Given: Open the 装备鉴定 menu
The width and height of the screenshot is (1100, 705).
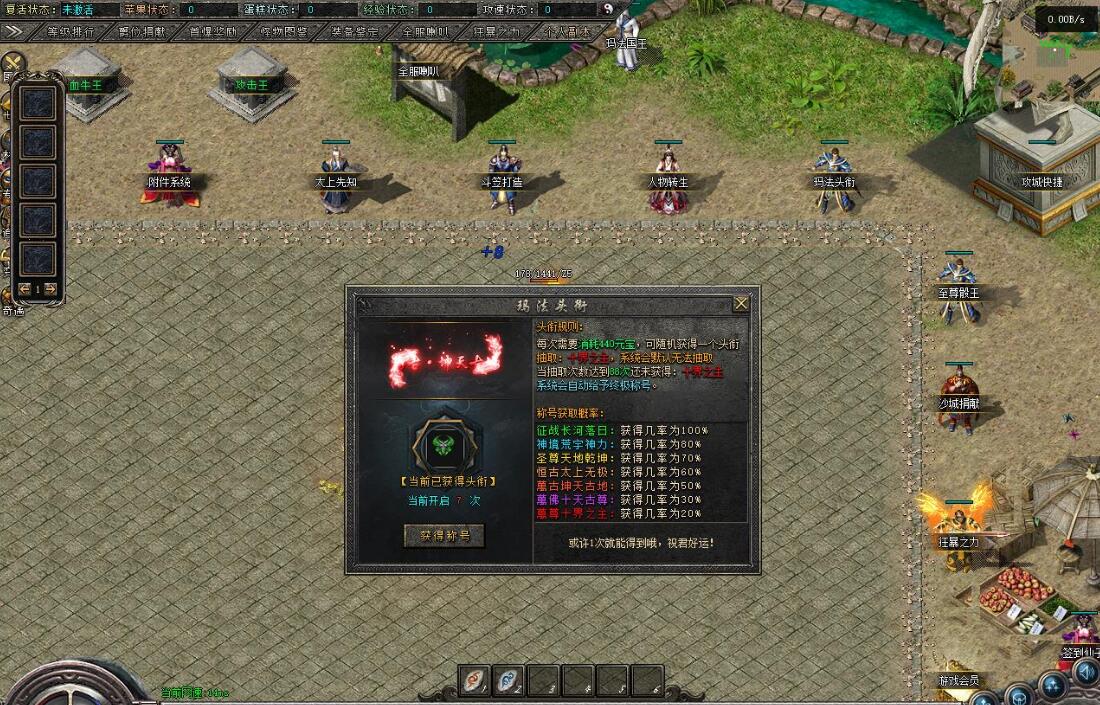Looking at the screenshot, I should (355, 31).
